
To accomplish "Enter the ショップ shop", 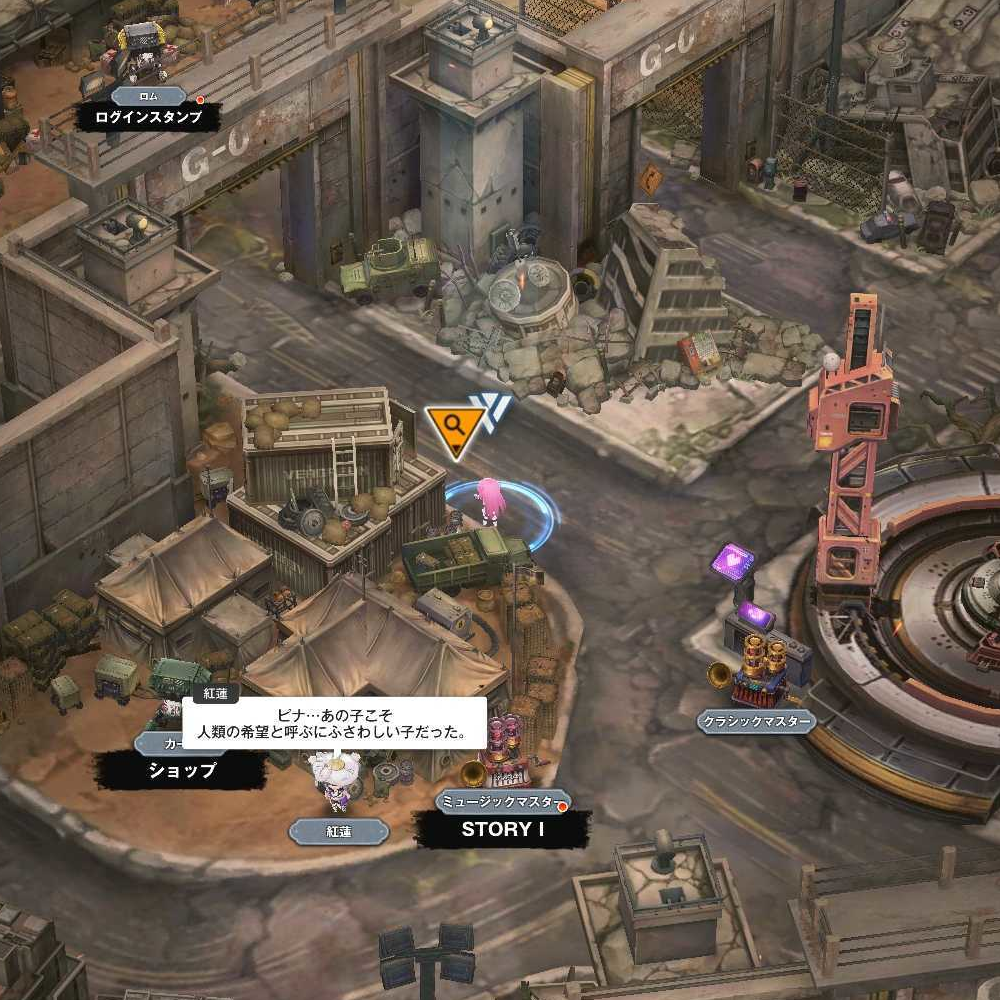I will pyautogui.click(x=182, y=770).
